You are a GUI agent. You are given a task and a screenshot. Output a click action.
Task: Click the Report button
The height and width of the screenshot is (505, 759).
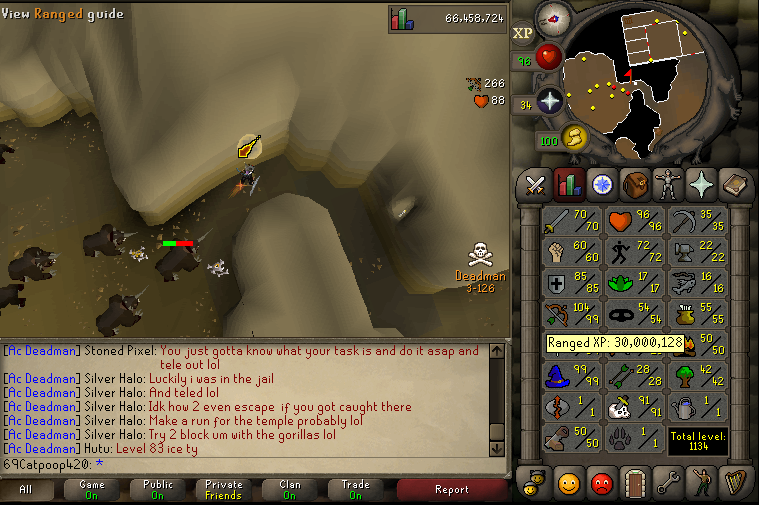pyautogui.click(x=451, y=490)
